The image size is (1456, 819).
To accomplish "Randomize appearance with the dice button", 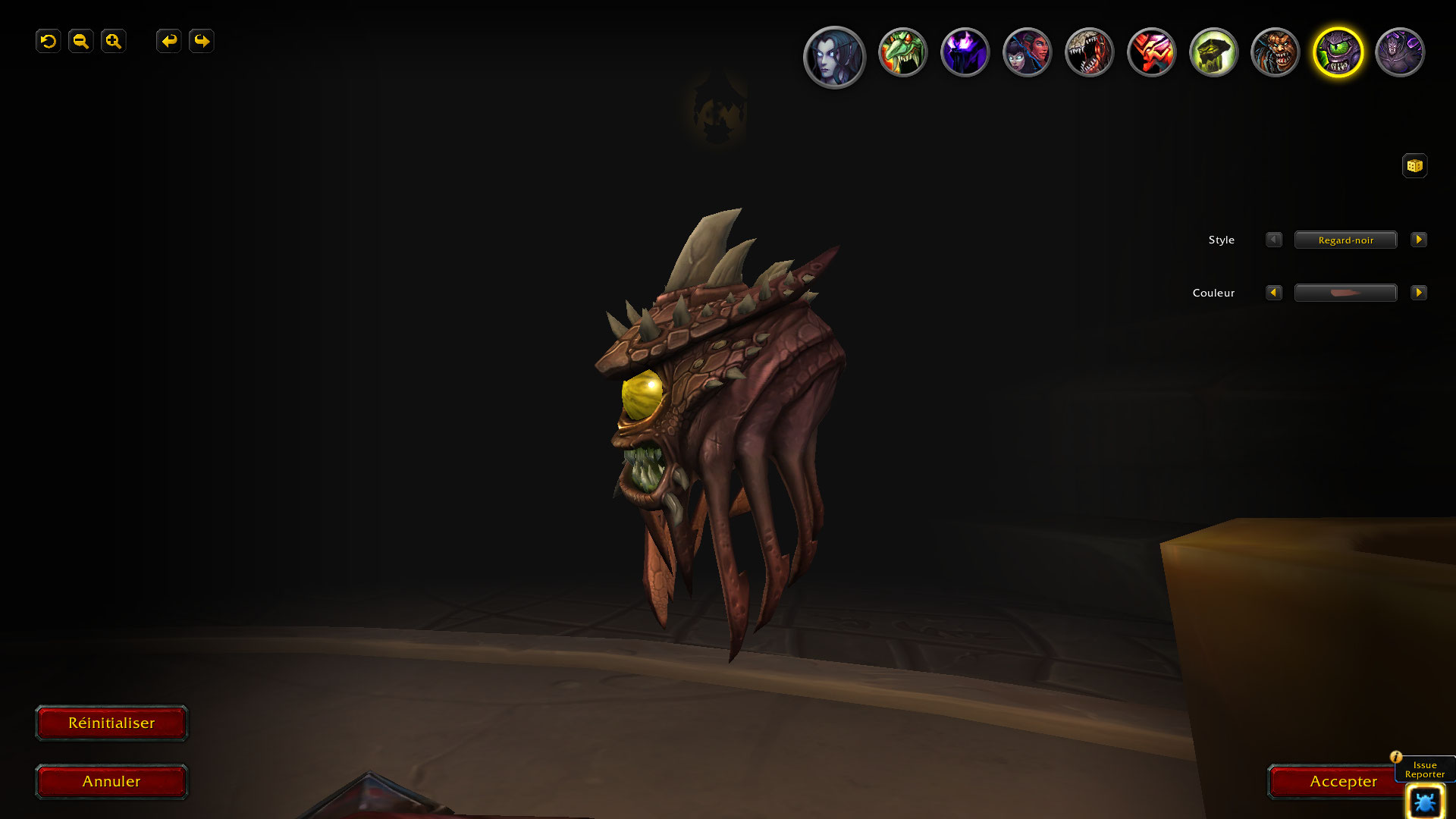I will click(1414, 165).
